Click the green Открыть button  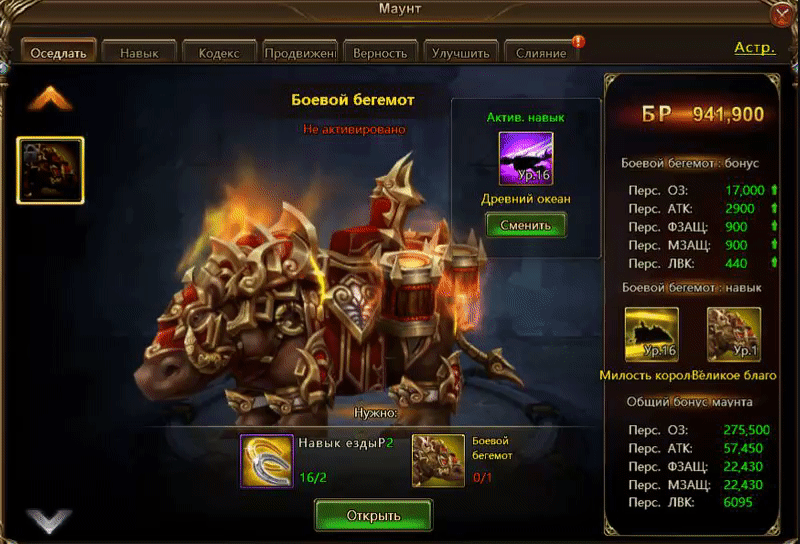click(374, 516)
